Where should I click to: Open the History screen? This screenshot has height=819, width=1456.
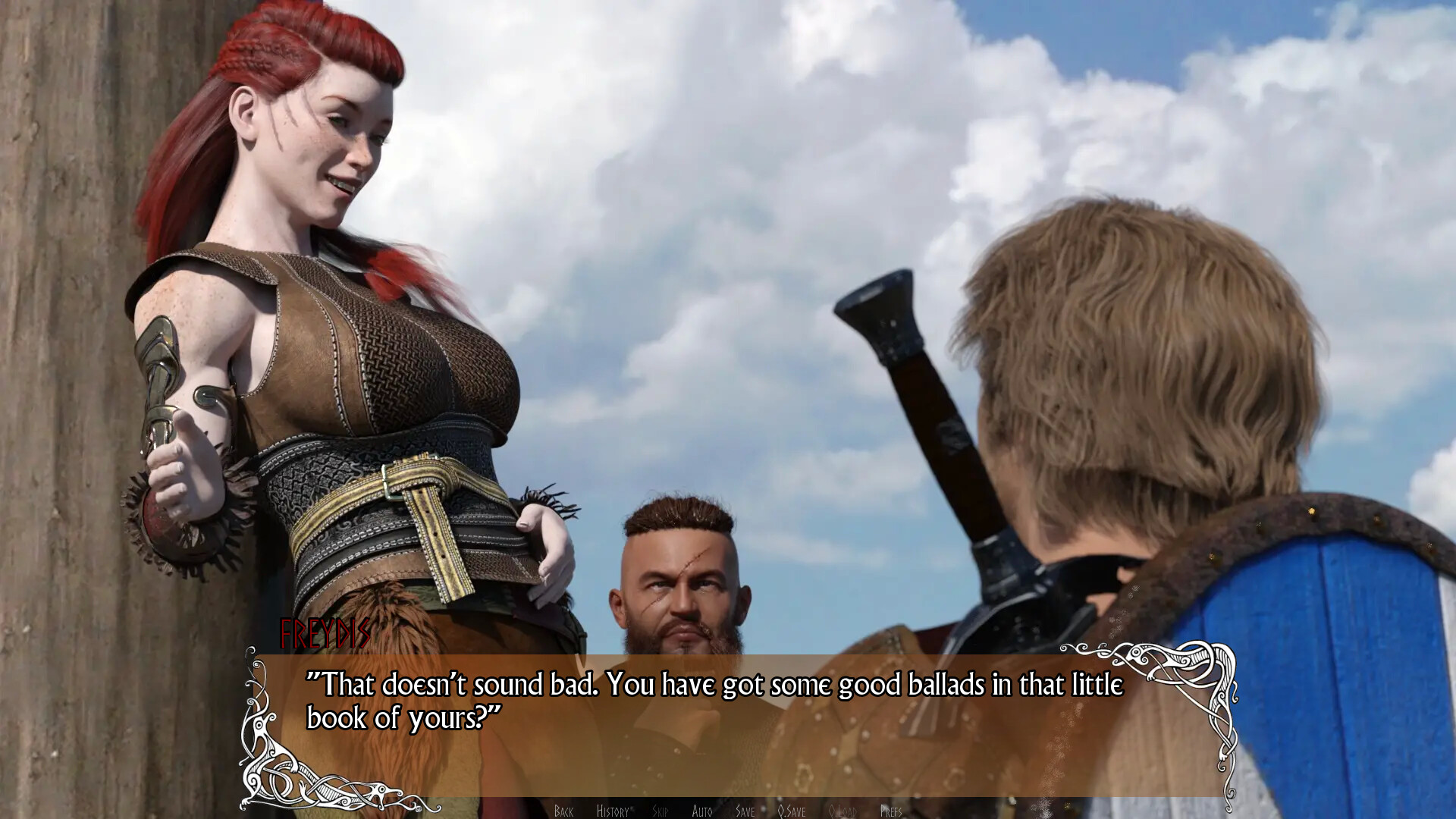613,811
